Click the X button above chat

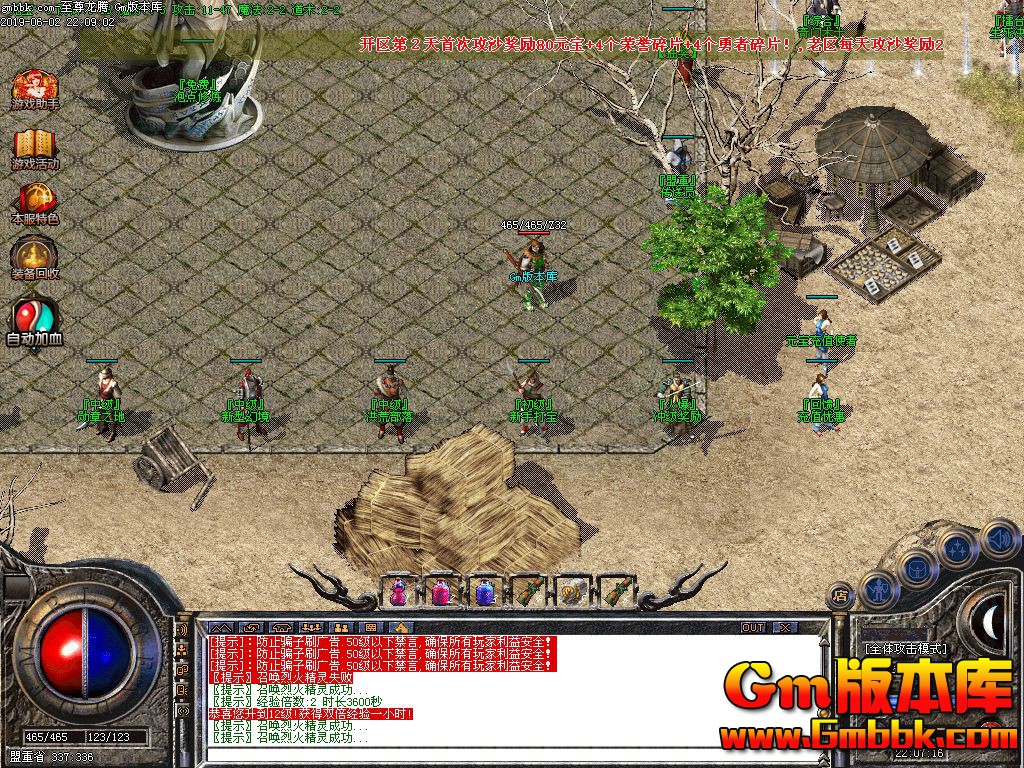[x=785, y=627]
